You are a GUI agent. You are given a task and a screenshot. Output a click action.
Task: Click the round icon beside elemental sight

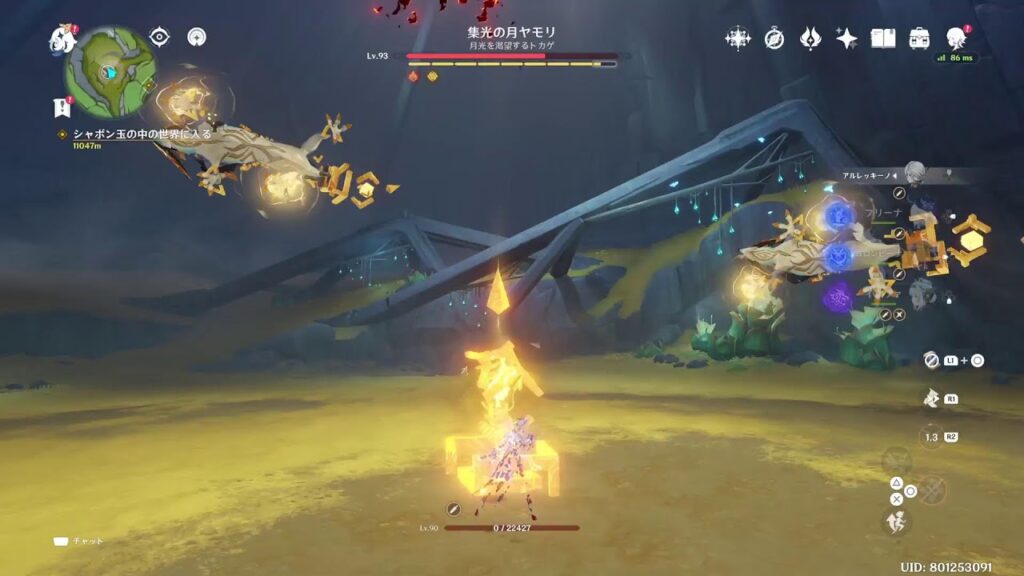click(198, 37)
